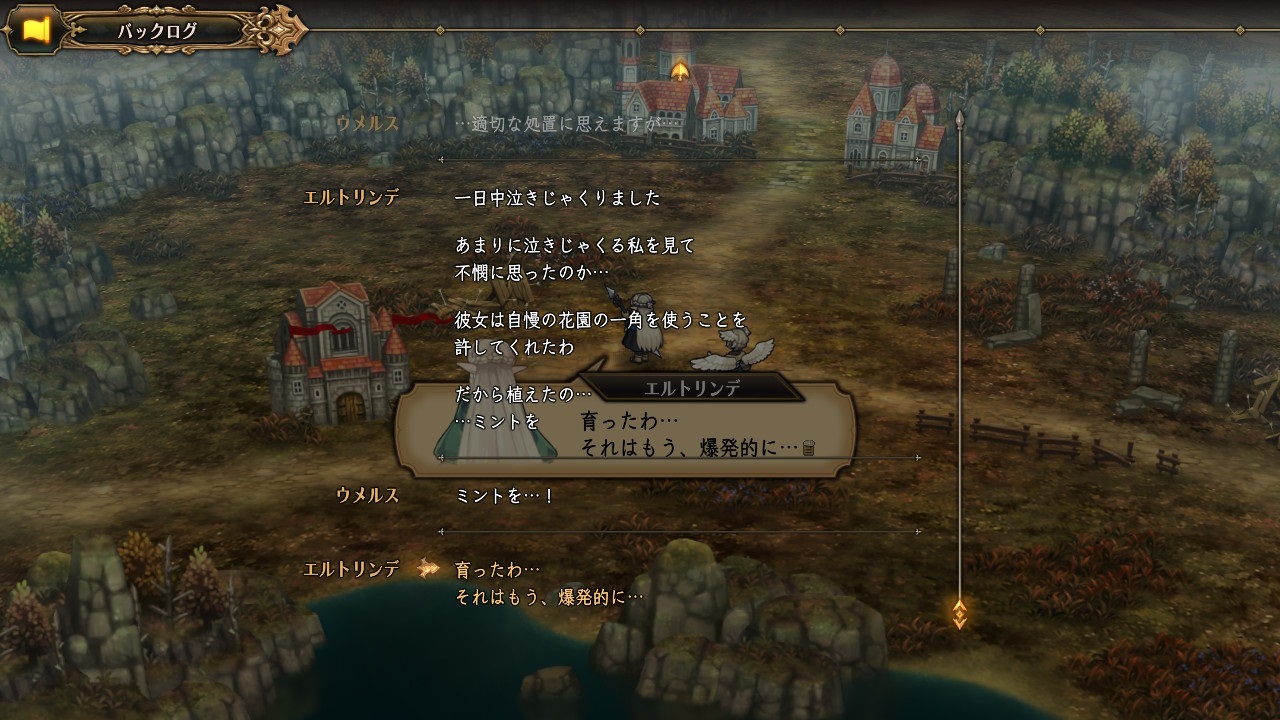
Task: Pick ウメルス's line "ミントを…！"
Action: pyautogui.click(x=504, y=496)
